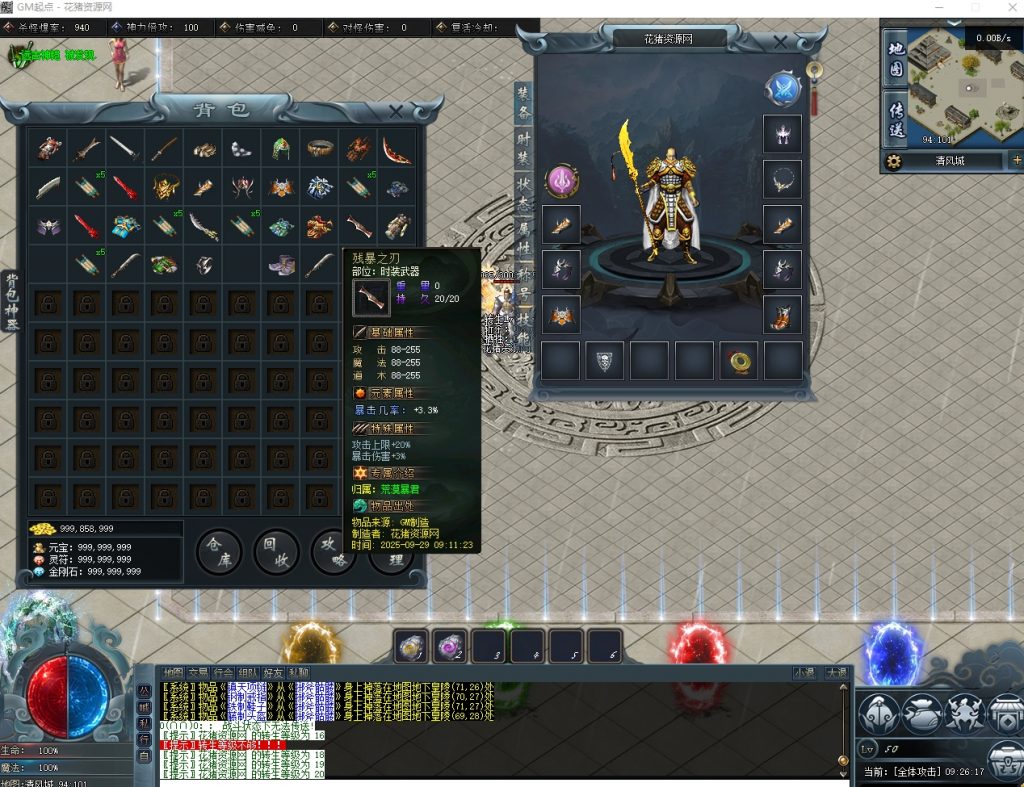Image resolution: width=1024 pixels, height=787 pixels.
Task: Click the equipped necklace slot
Action: 781,179
